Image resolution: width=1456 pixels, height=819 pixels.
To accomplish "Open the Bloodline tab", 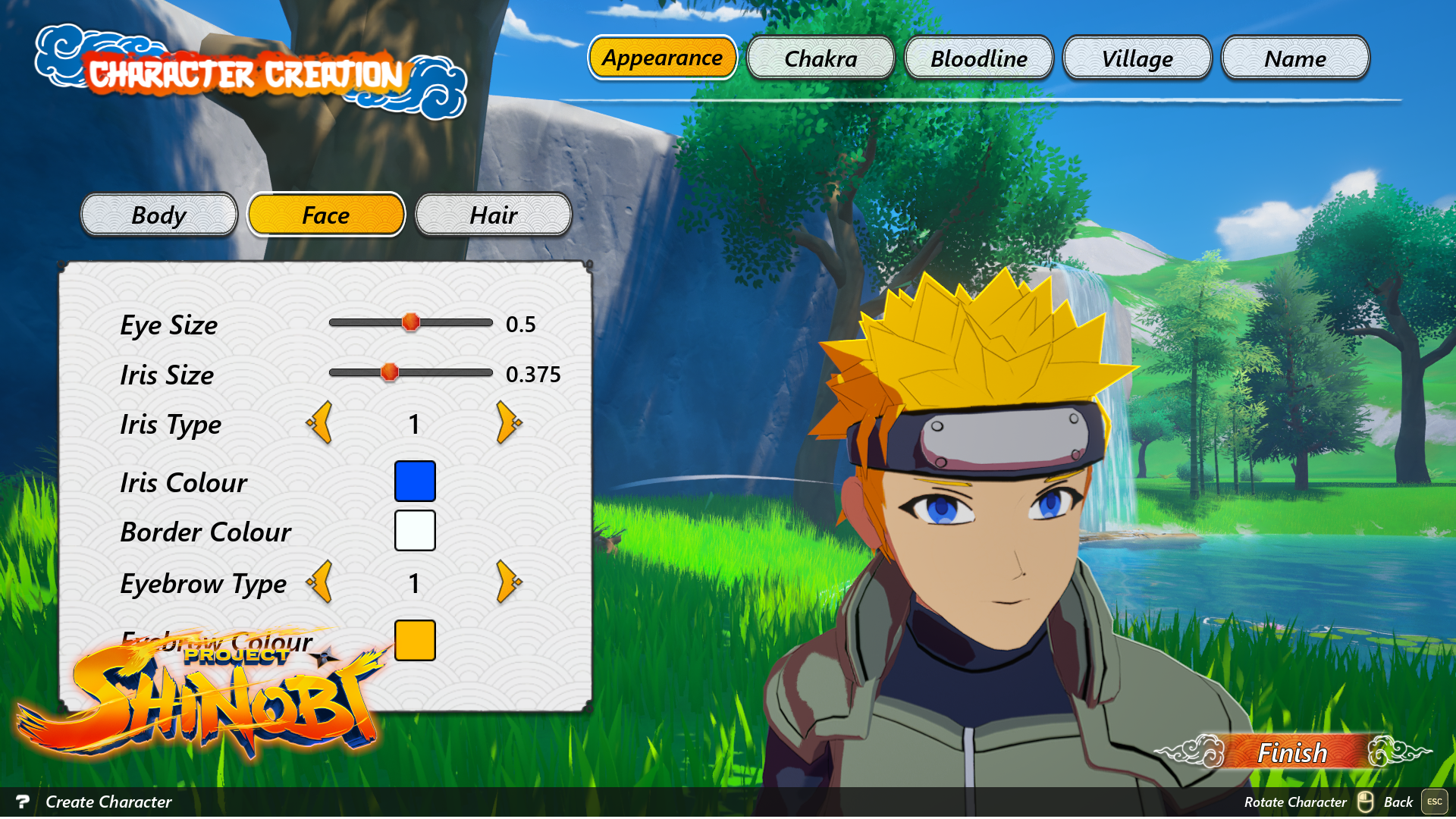I will click(x=979, y=58).
